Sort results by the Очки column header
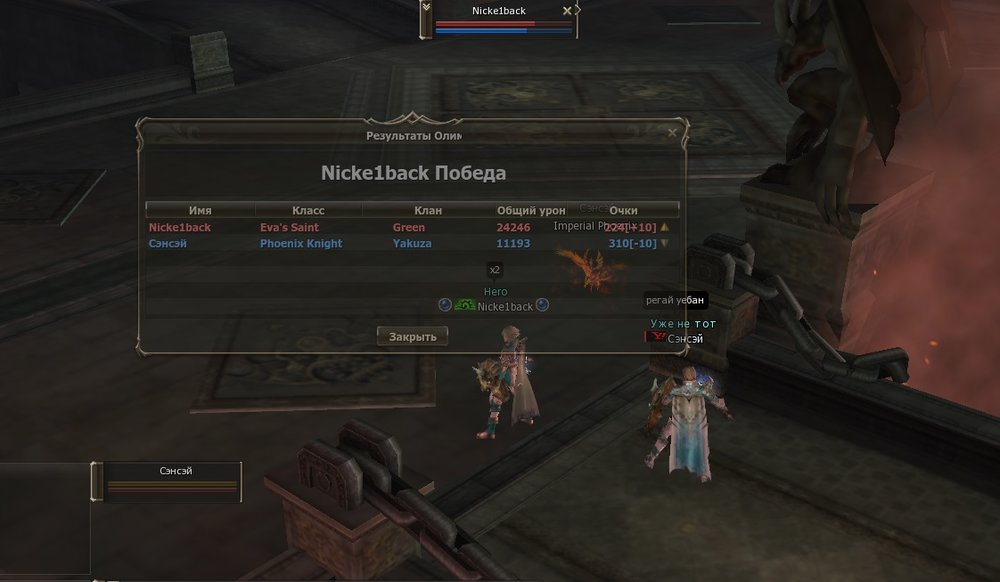This screenshot has height=582, width=1000. click(x=623, y=211)
